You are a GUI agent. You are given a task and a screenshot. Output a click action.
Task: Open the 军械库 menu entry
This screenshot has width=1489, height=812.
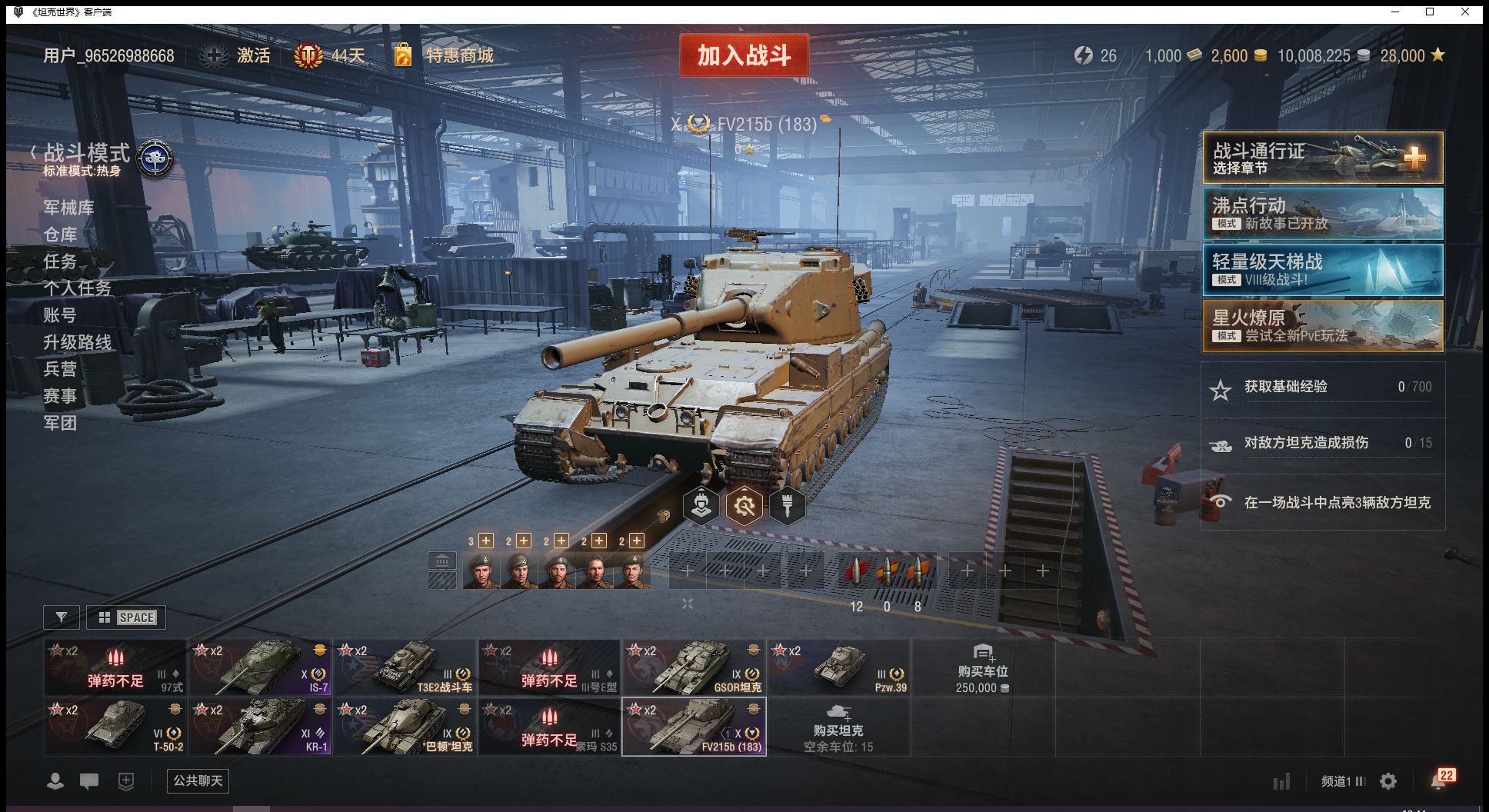coord(68,208)
